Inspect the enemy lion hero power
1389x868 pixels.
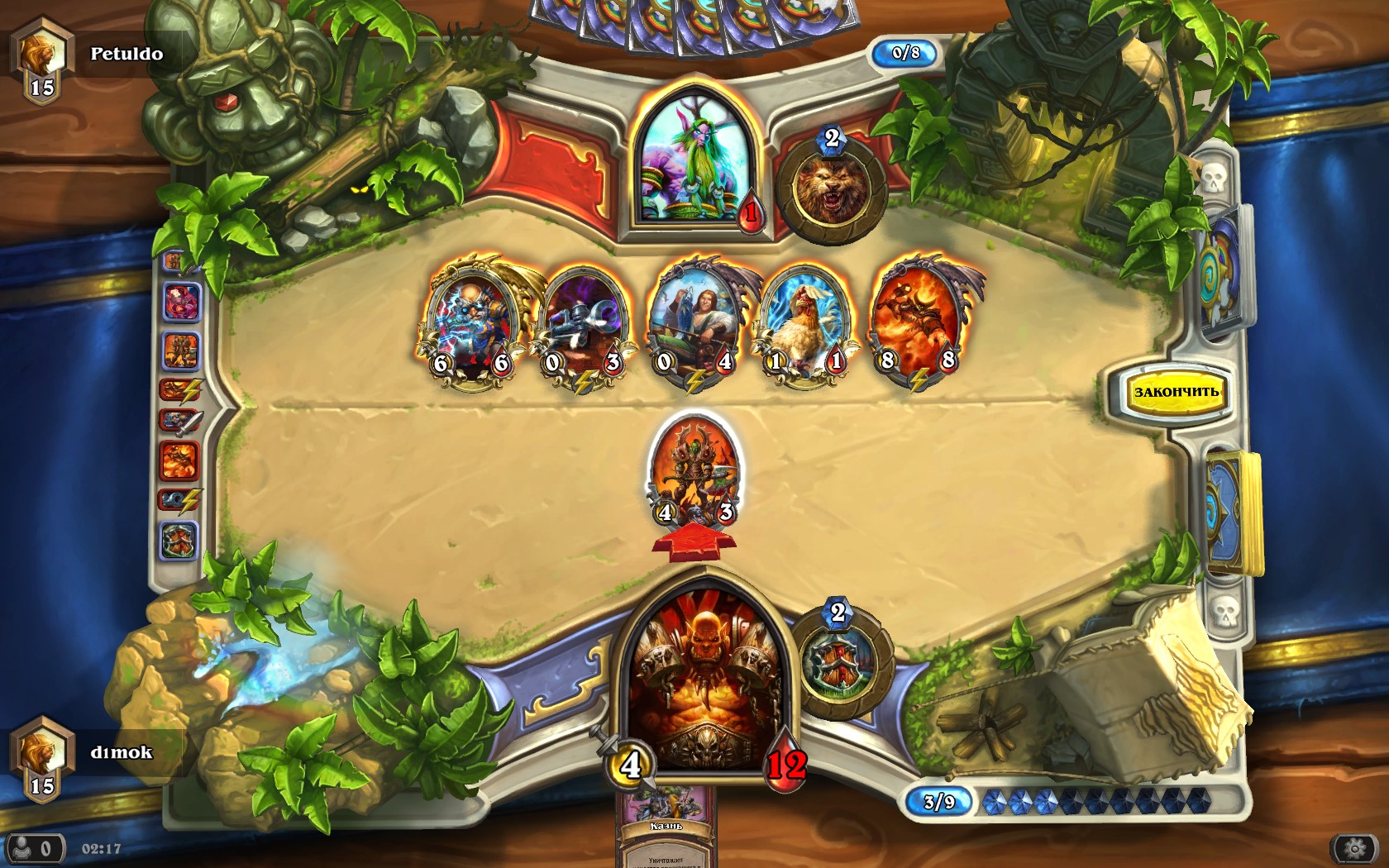click(x=830, y=191)
